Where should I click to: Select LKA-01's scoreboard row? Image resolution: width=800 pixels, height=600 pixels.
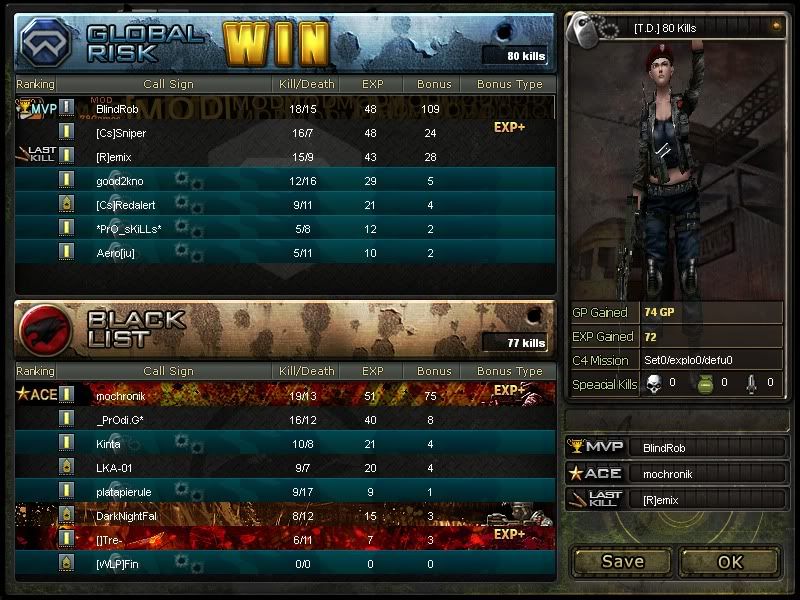pos(285,467)
